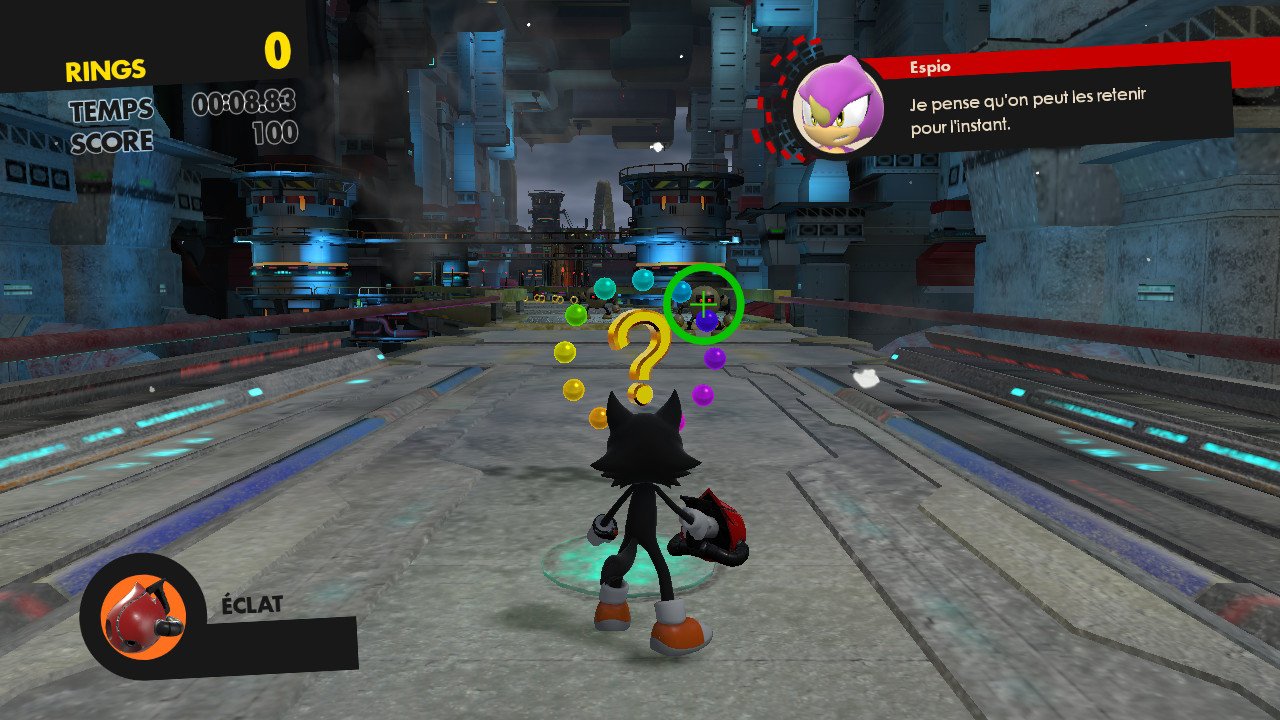Screen dimensions: 1280x720
Task: Click the cyan Wisp orb near the reticle
Action: point(683,294)
